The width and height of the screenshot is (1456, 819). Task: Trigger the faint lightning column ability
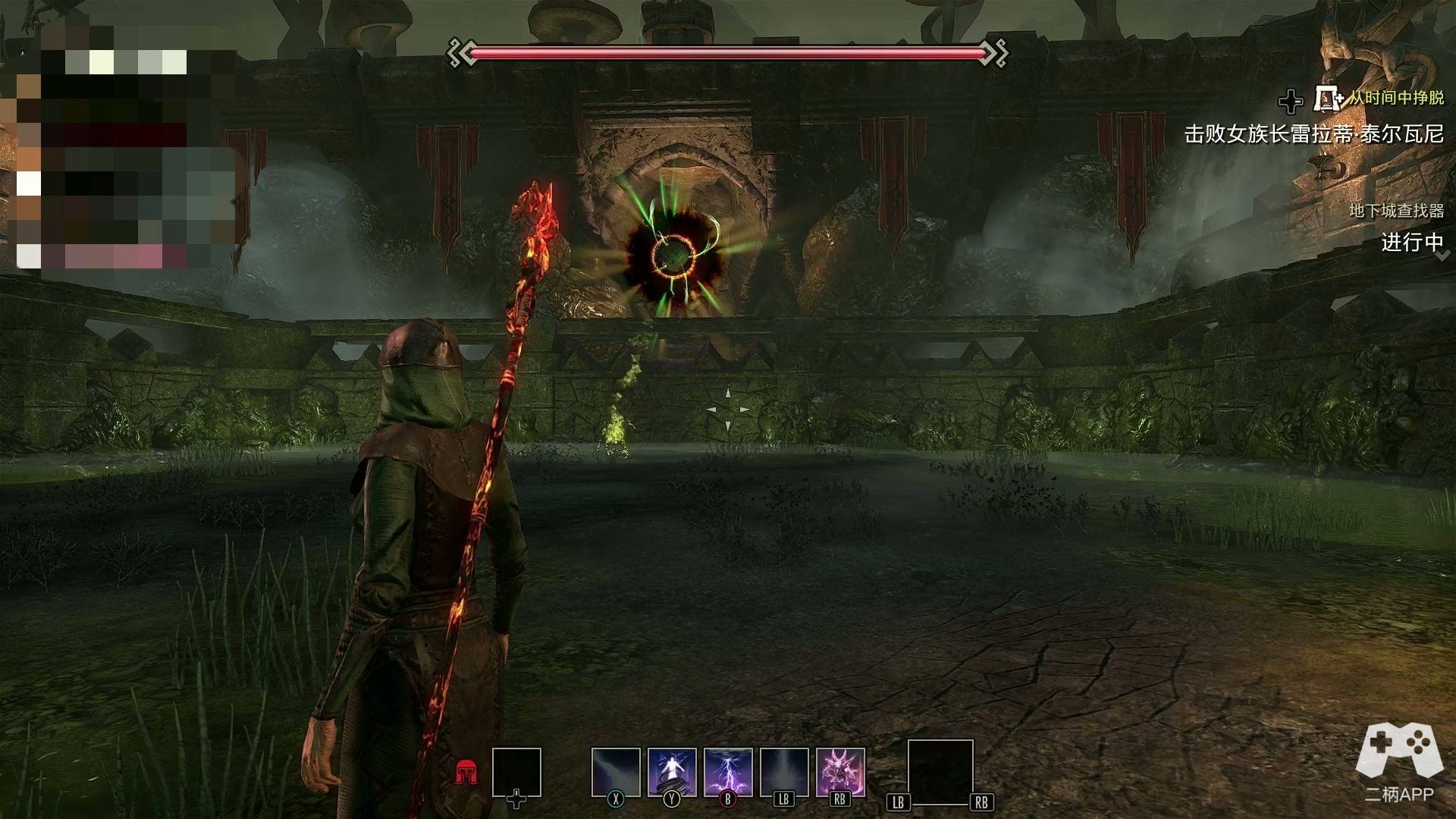click(784, 772)
